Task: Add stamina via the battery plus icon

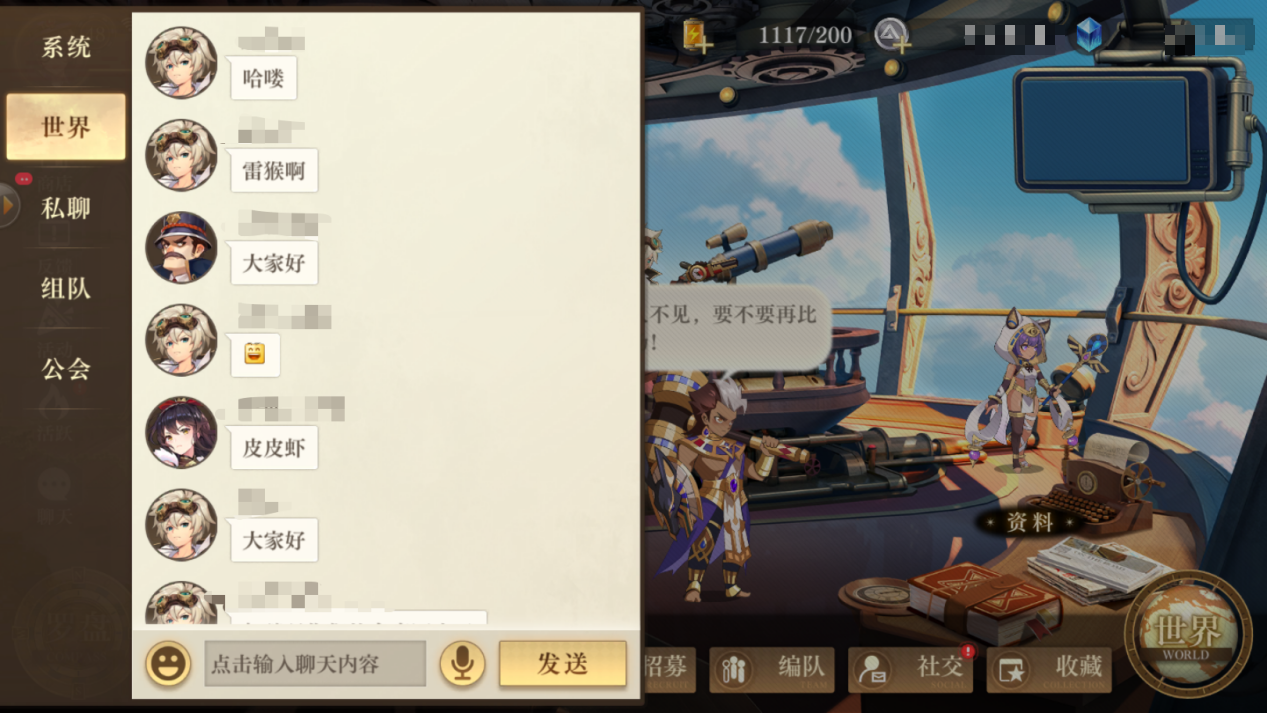Action: 696,36
